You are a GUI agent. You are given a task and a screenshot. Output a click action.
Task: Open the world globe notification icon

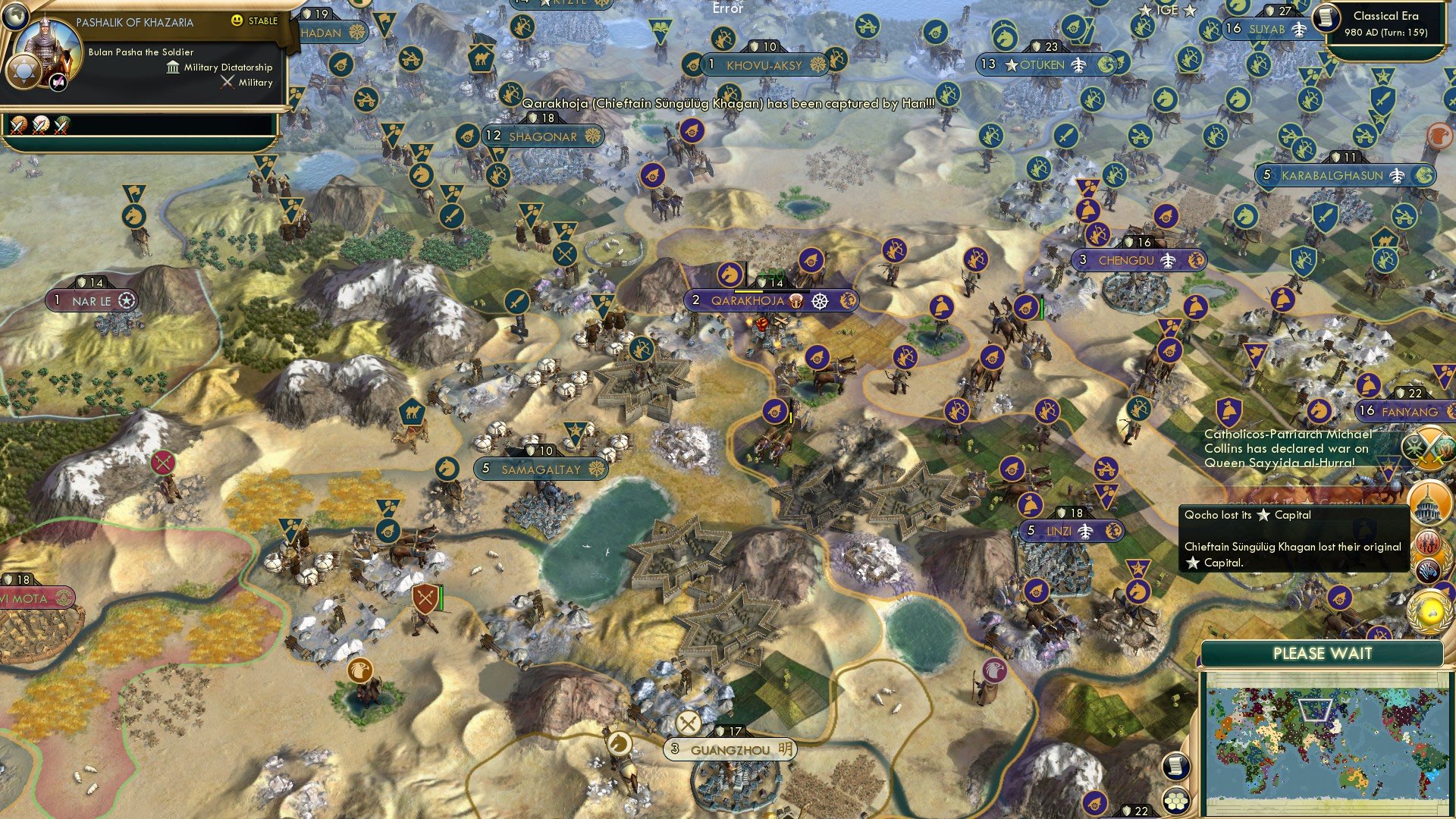tap(1429, 609)
